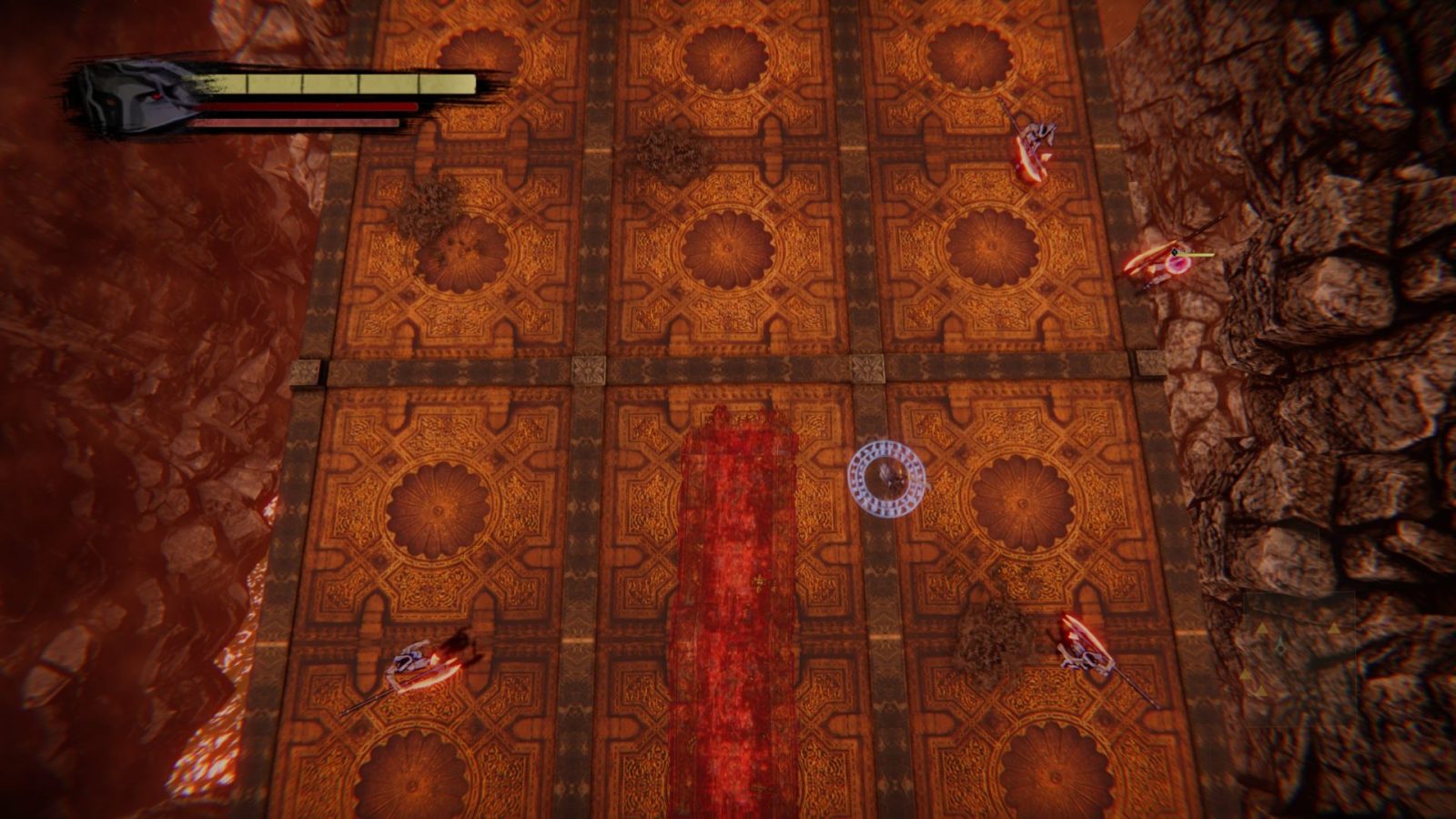Select the enemy with pink glowing orb far right
This screenshot has width=1456, height=819.
[x=1174, y=264]
